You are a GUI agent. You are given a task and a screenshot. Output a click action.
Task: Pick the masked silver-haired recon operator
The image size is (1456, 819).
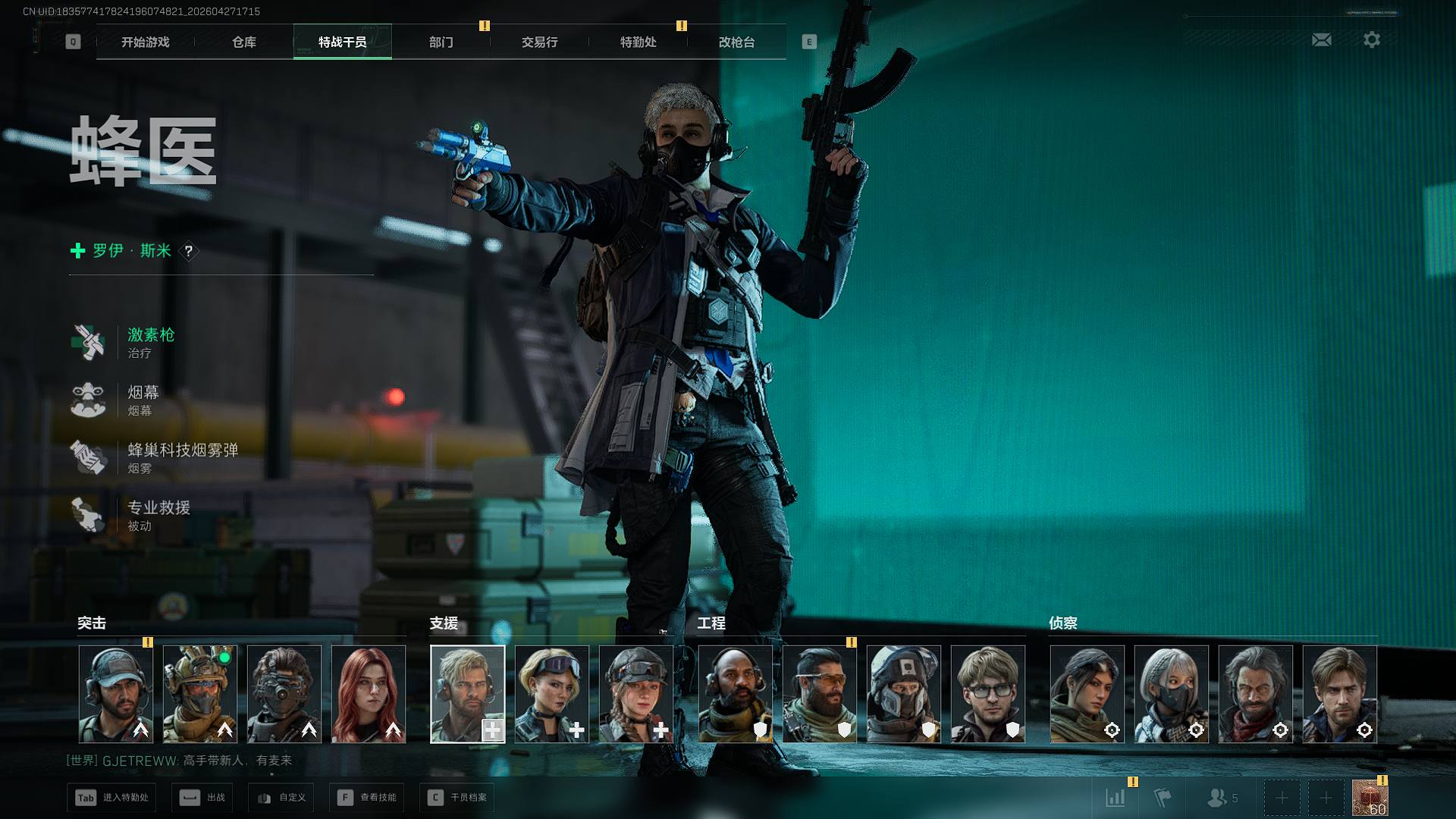click(x=1171, y=694)
